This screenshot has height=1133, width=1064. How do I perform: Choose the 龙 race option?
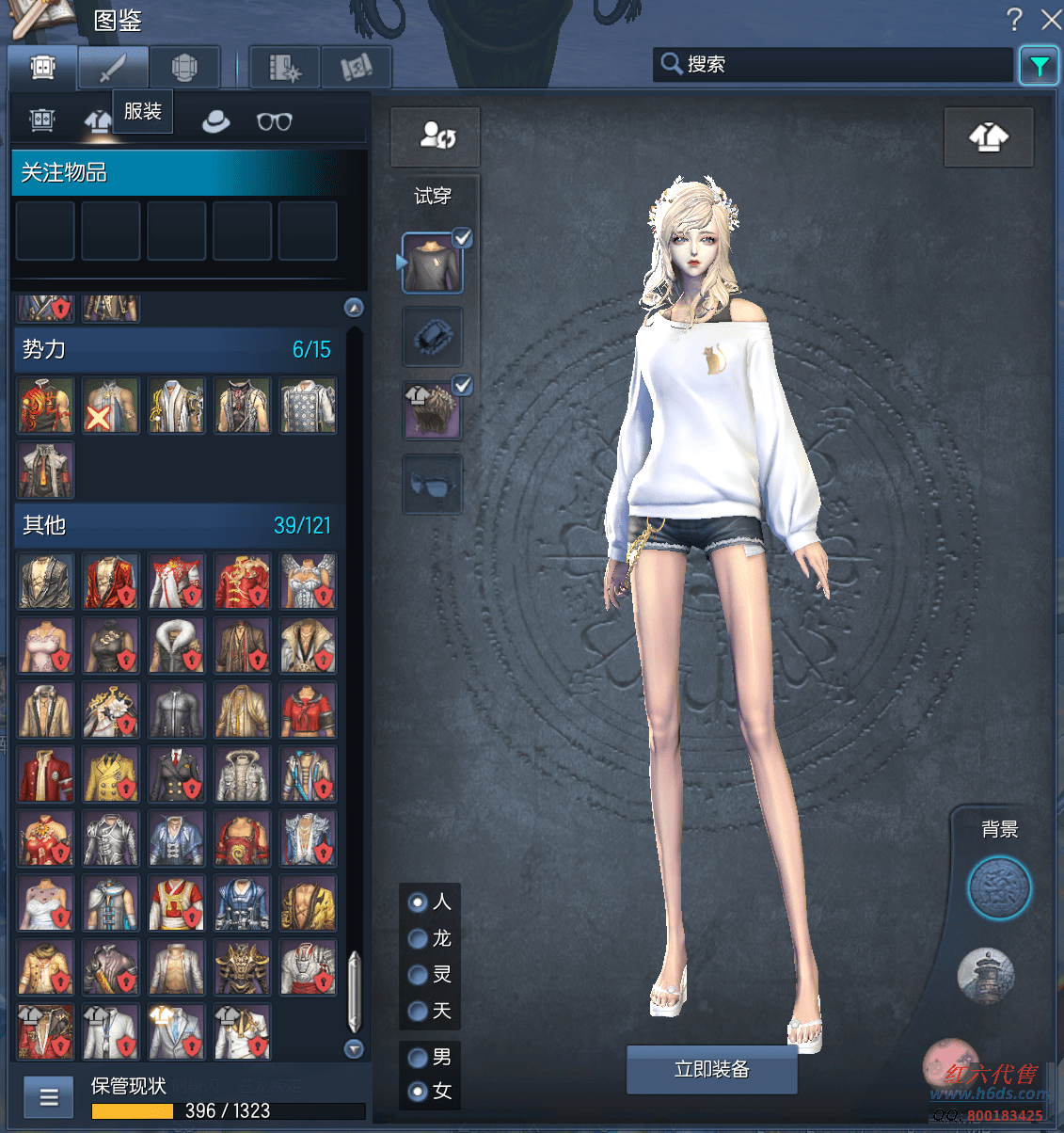pyautogui.click(x=419, y=939)
